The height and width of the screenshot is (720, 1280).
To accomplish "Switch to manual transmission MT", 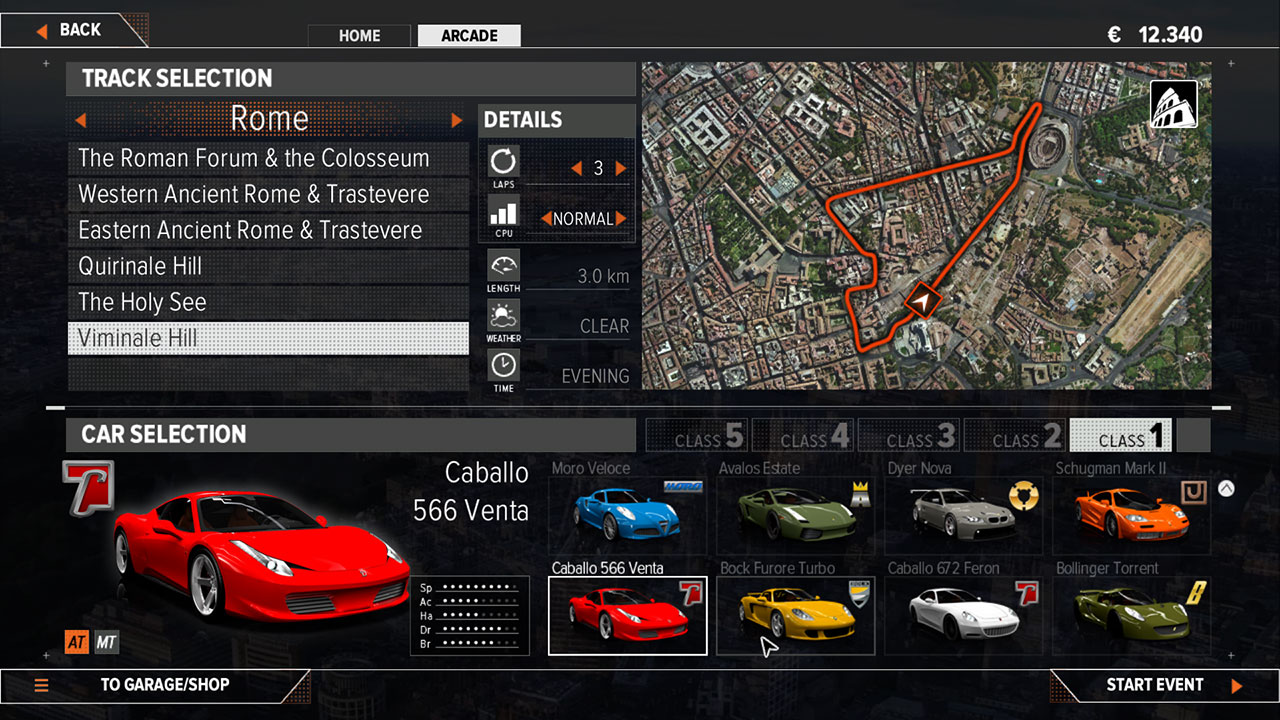I will [x=106, y=642].
